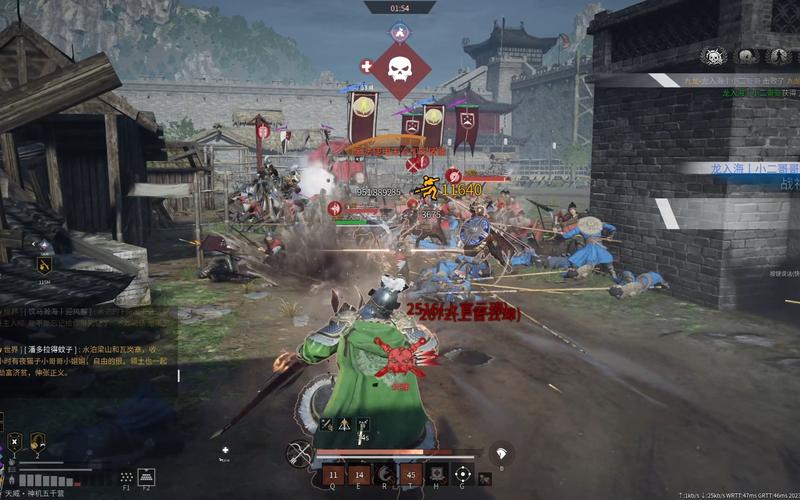Select the purple objective marker above the skull
This screenshot has width=800, height=500.
click(400, 32)
